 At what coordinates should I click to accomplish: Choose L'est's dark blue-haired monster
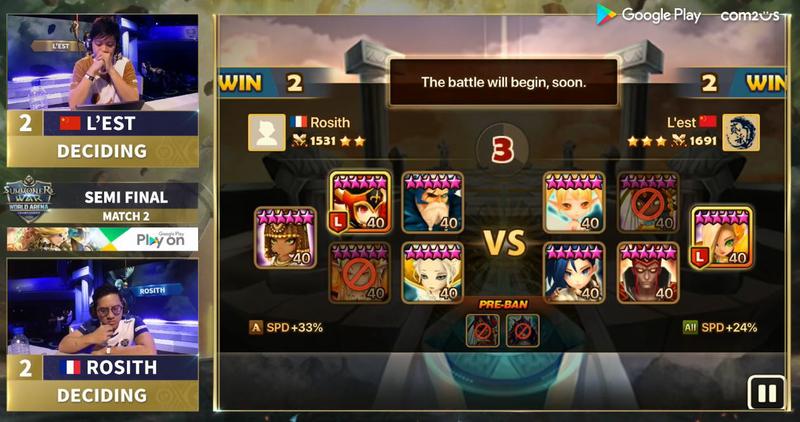pos(574,272)
